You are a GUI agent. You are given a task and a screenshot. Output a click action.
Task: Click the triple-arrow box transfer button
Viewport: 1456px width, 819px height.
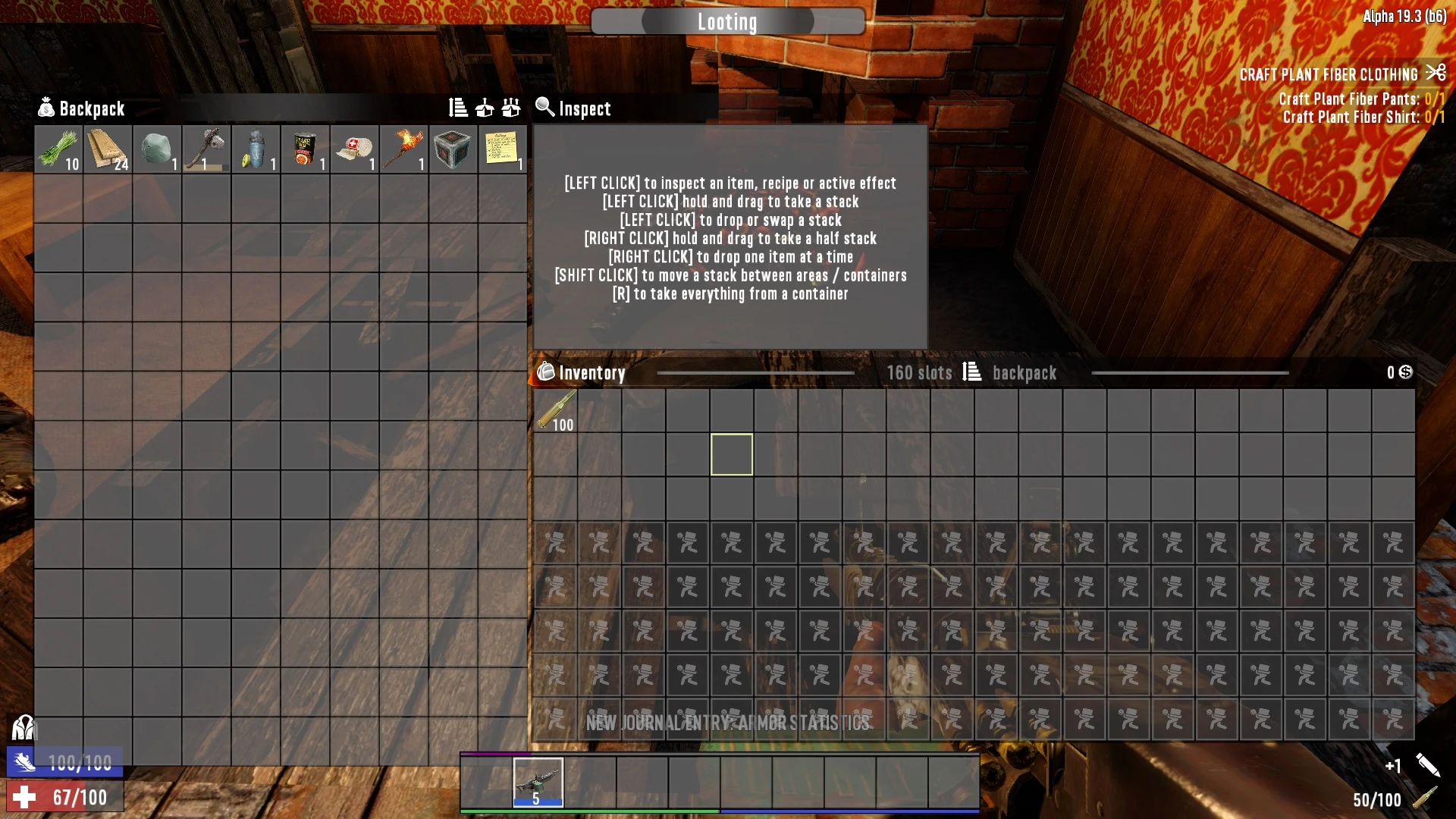[511, 108]
